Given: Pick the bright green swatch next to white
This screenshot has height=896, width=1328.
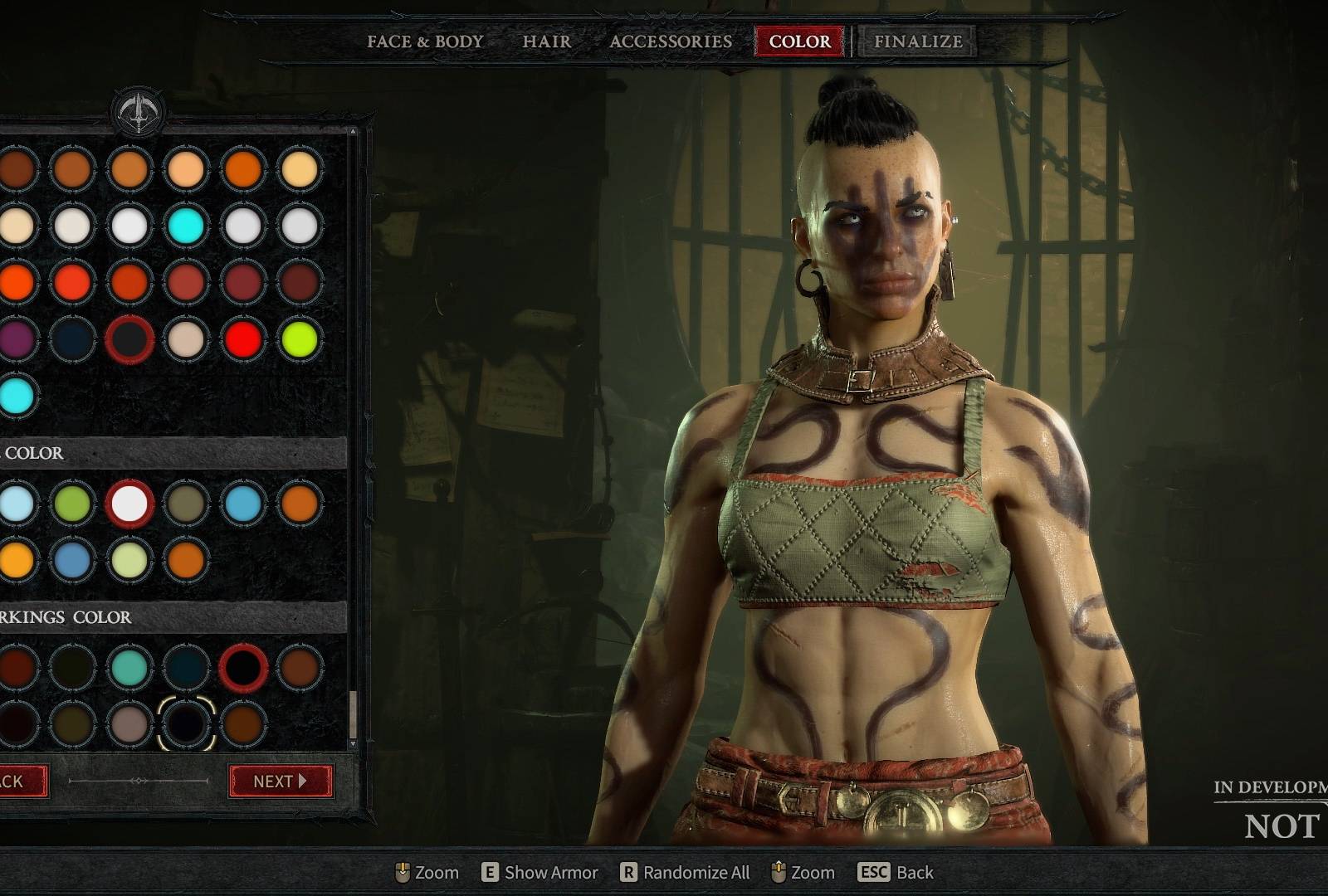Looking at the screenshot, I should (x=73, y=504).
